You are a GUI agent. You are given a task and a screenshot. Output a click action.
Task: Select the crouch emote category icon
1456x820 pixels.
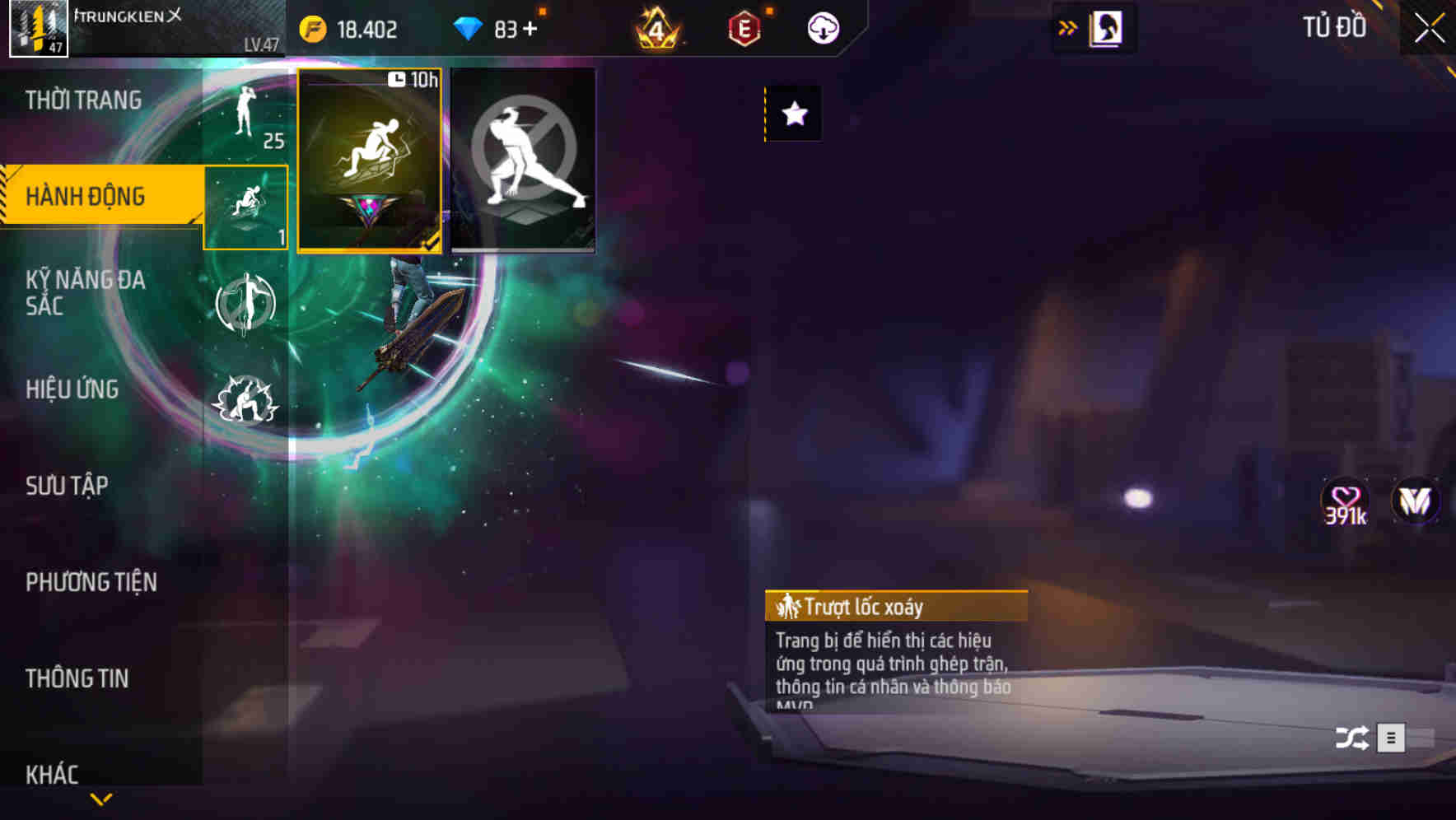(245, 206)
